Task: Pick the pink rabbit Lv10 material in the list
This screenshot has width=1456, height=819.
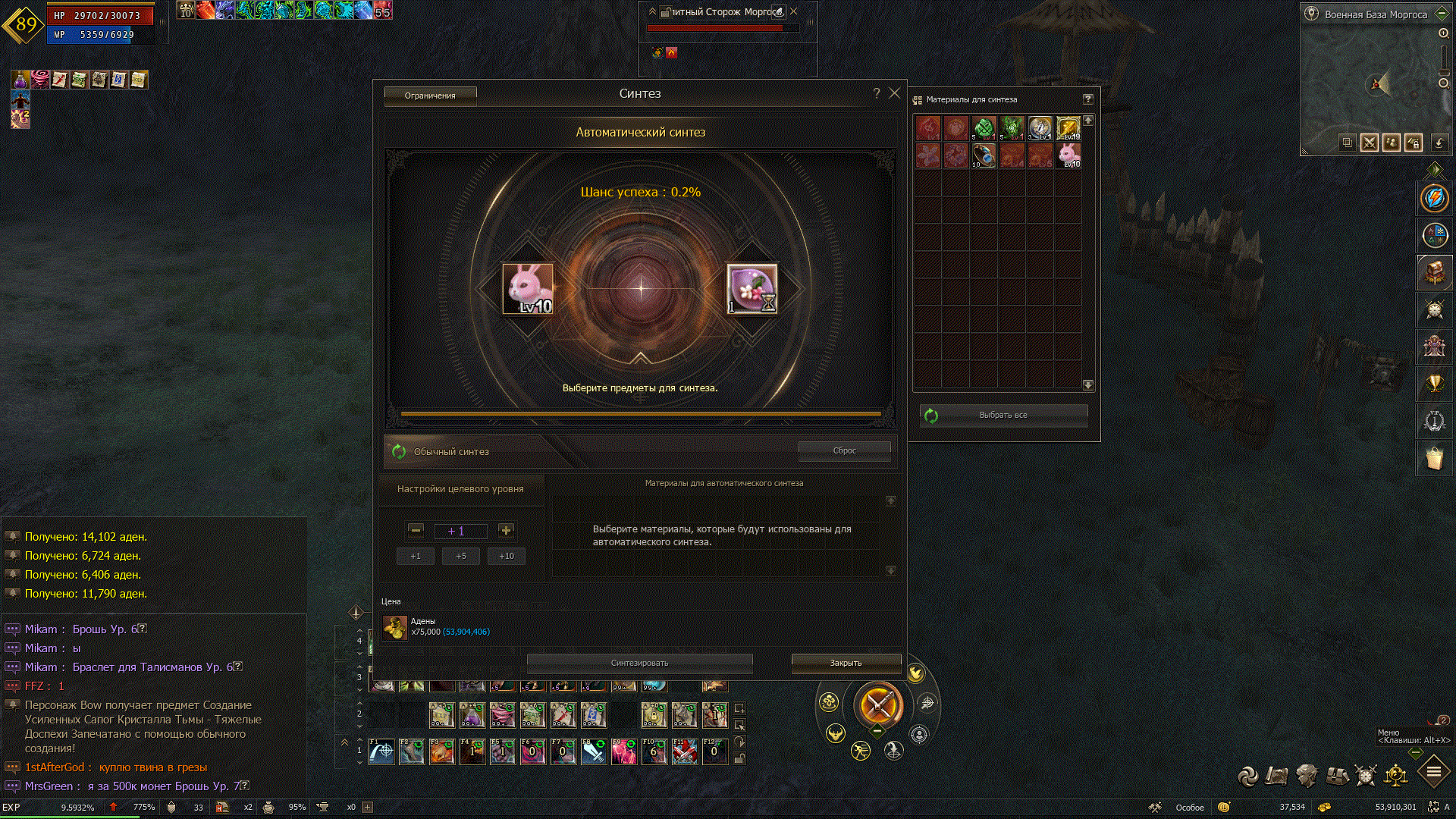Action: click(1068, 155)
